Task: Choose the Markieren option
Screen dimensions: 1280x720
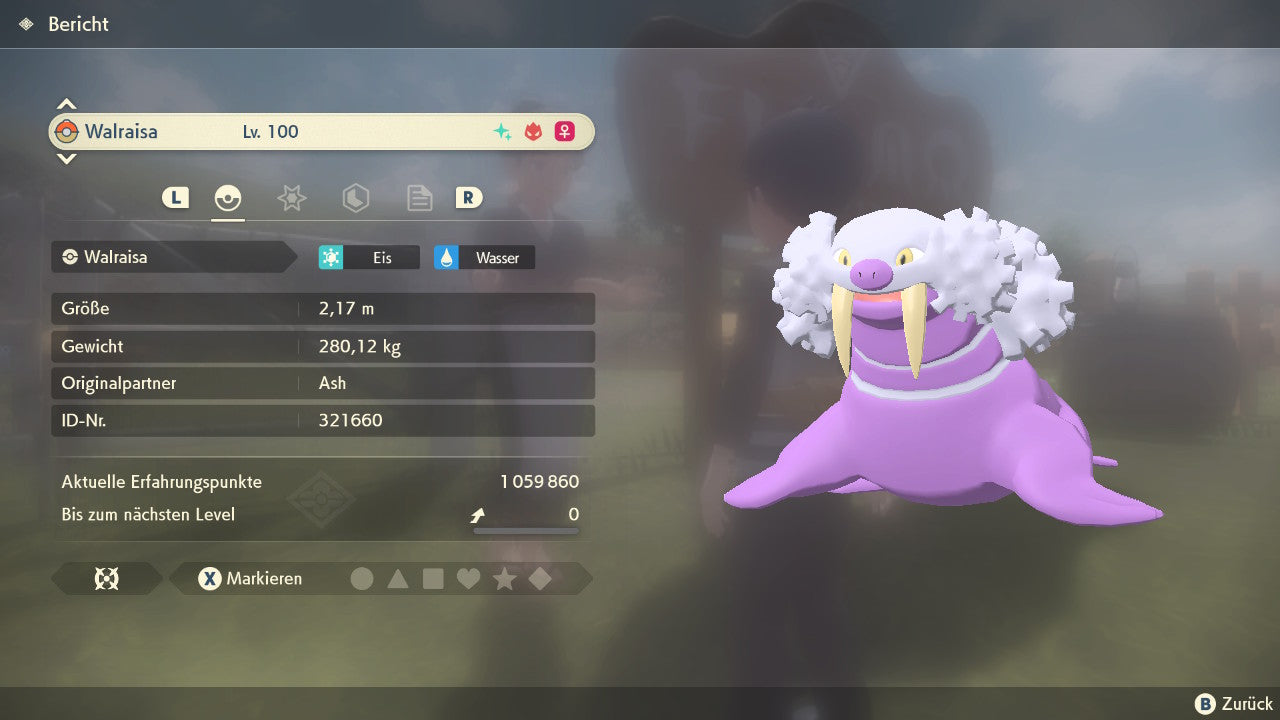Action: [250, 578]
